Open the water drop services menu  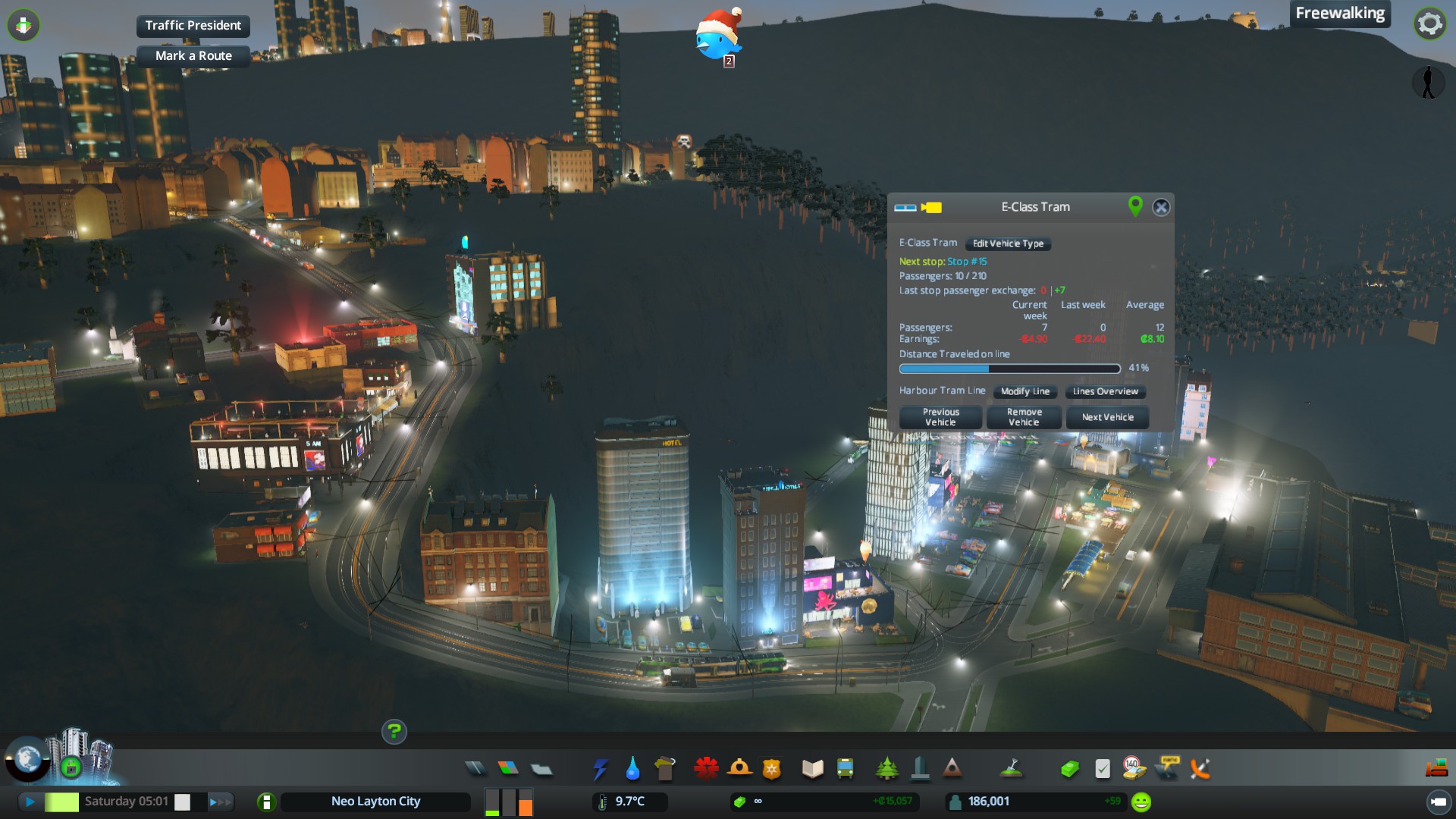[632, 769]
